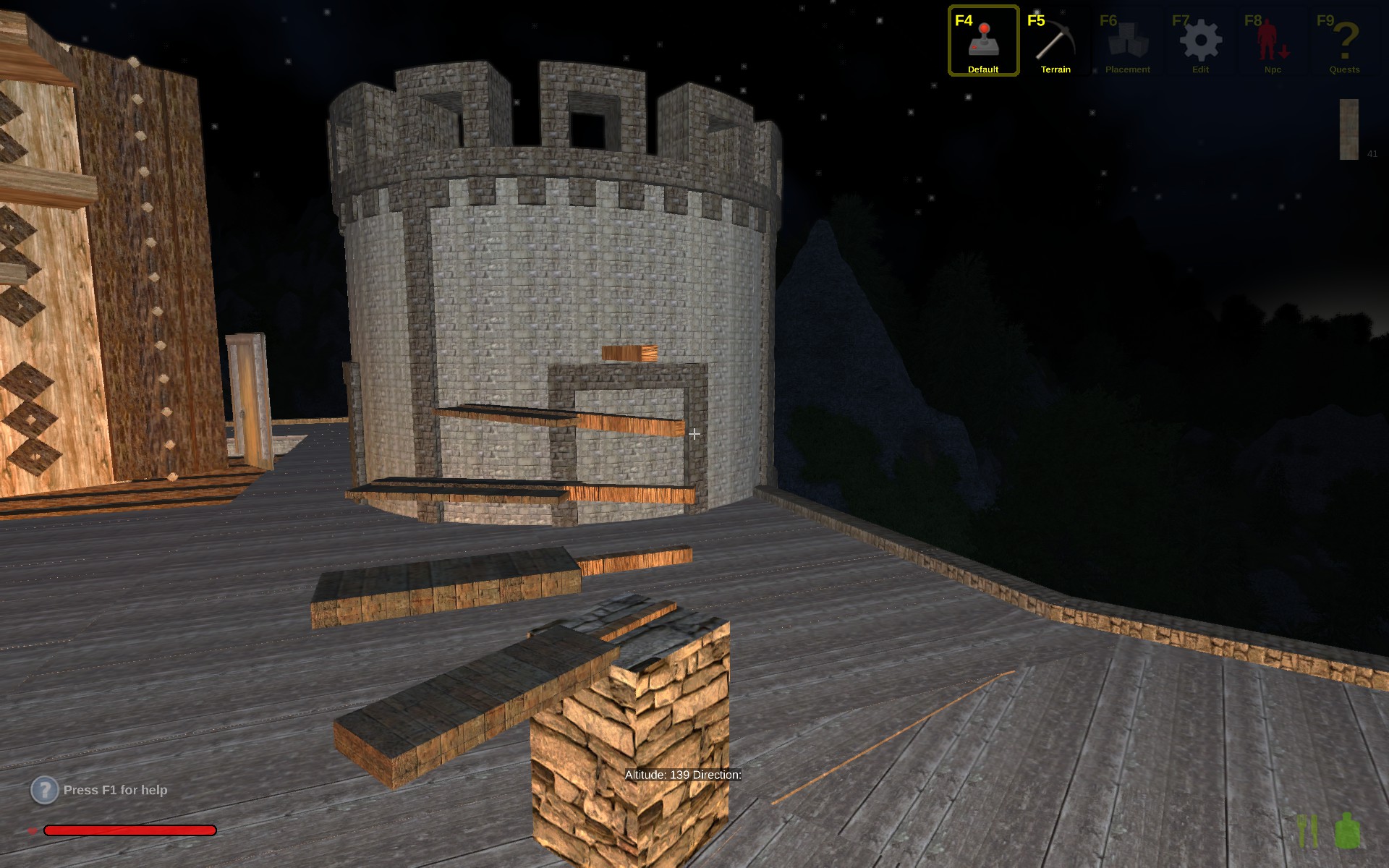Select the Default mode with joystick icon
This screenshot has width=1389, height=868.
(983, 41)
